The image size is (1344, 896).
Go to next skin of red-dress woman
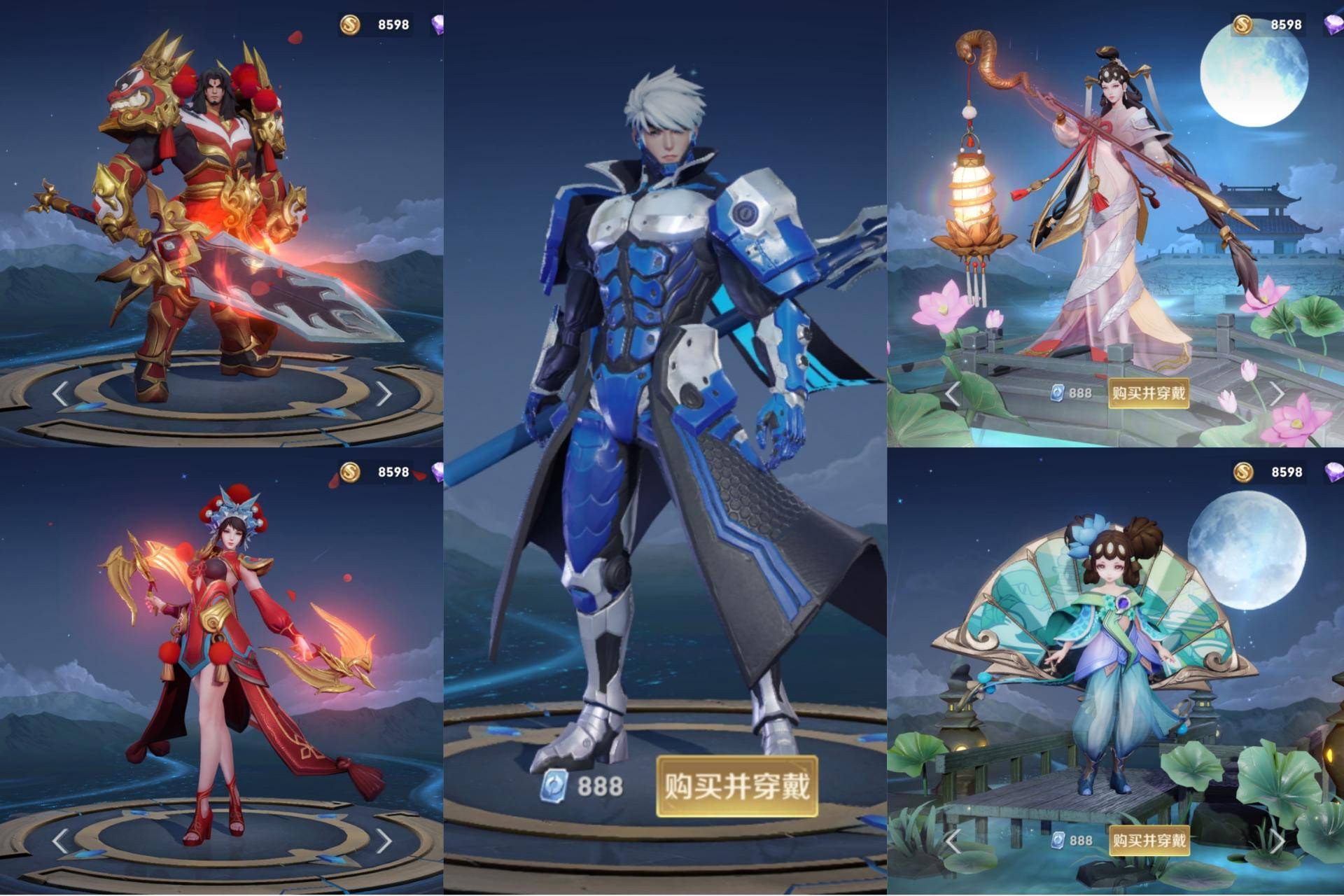(384, 841)
